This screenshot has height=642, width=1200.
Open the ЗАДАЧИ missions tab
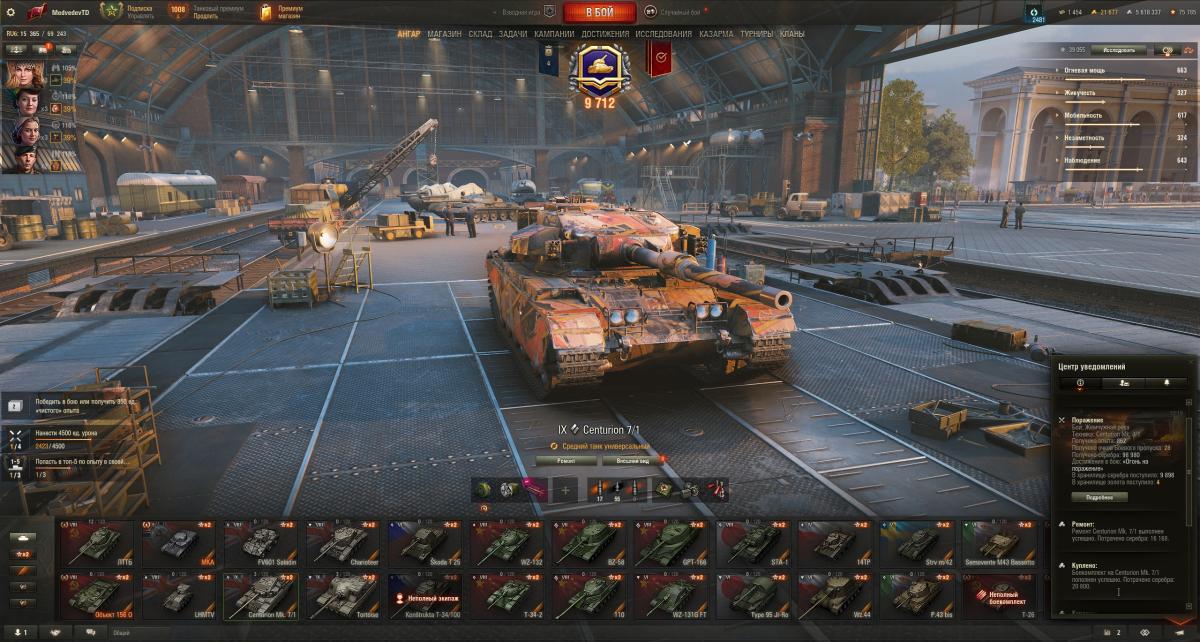(513, 34)
